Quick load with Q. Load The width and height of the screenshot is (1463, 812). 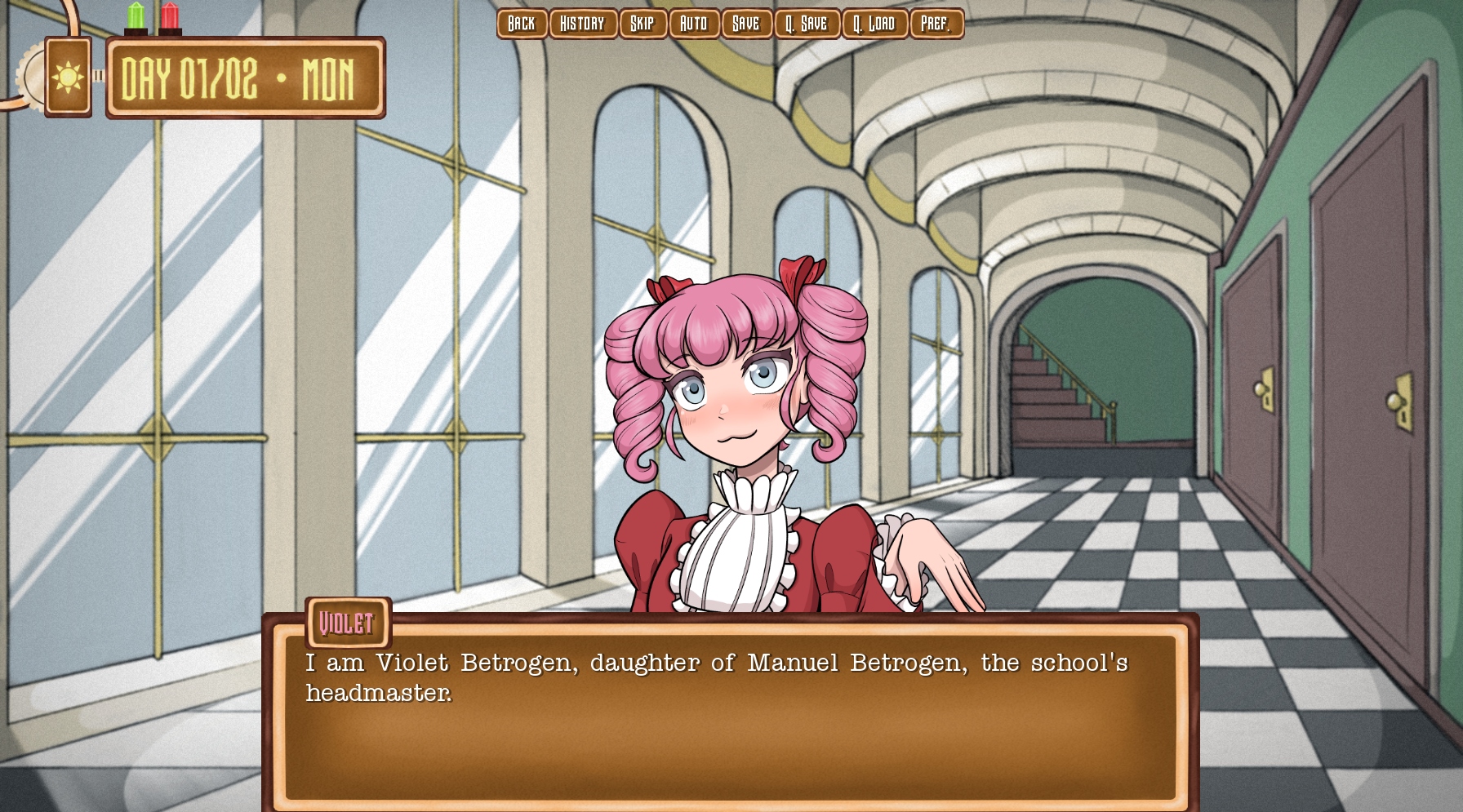[x=874, y=24]
